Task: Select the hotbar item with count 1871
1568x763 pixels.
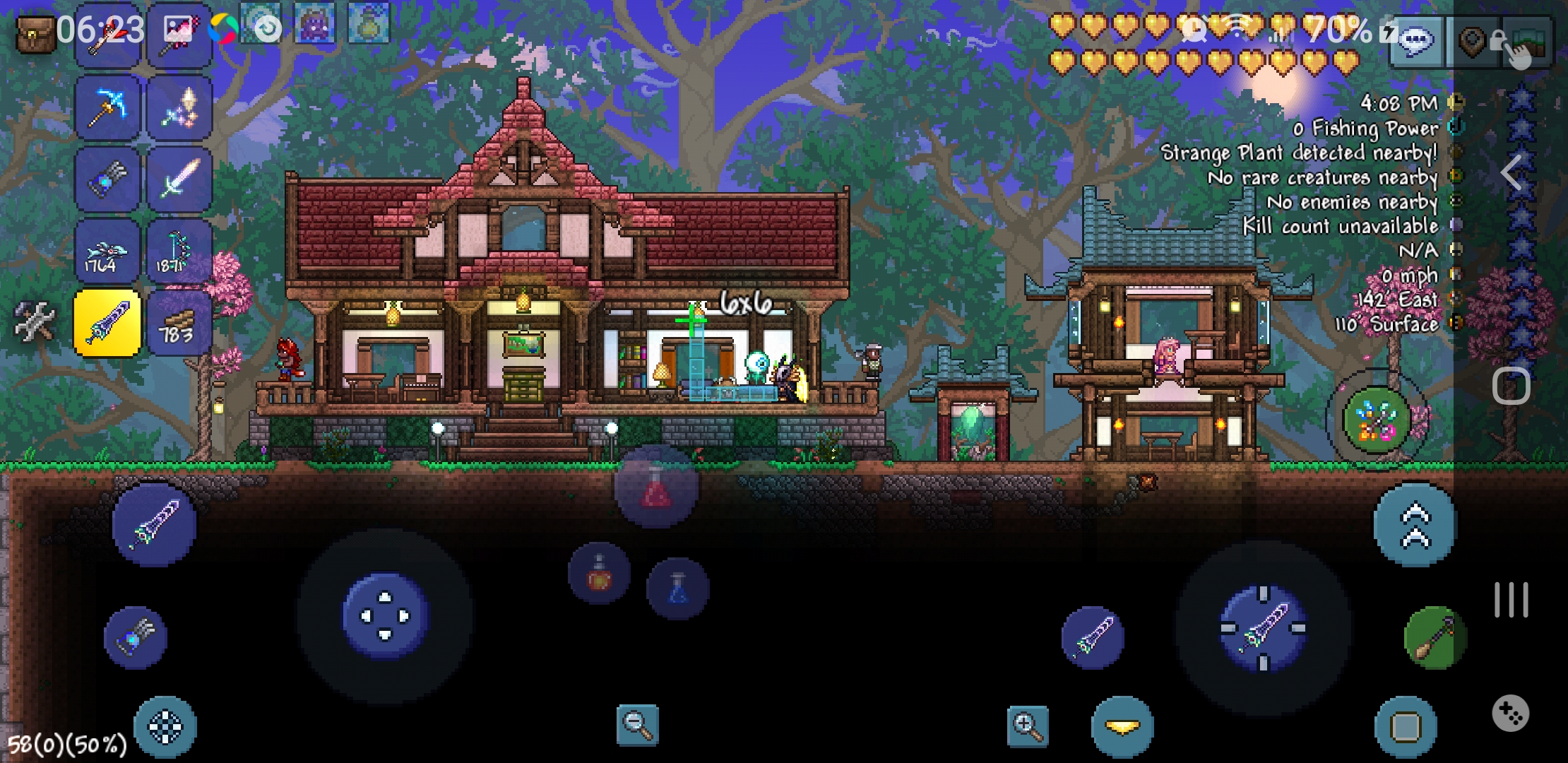Action: [179, 252]
